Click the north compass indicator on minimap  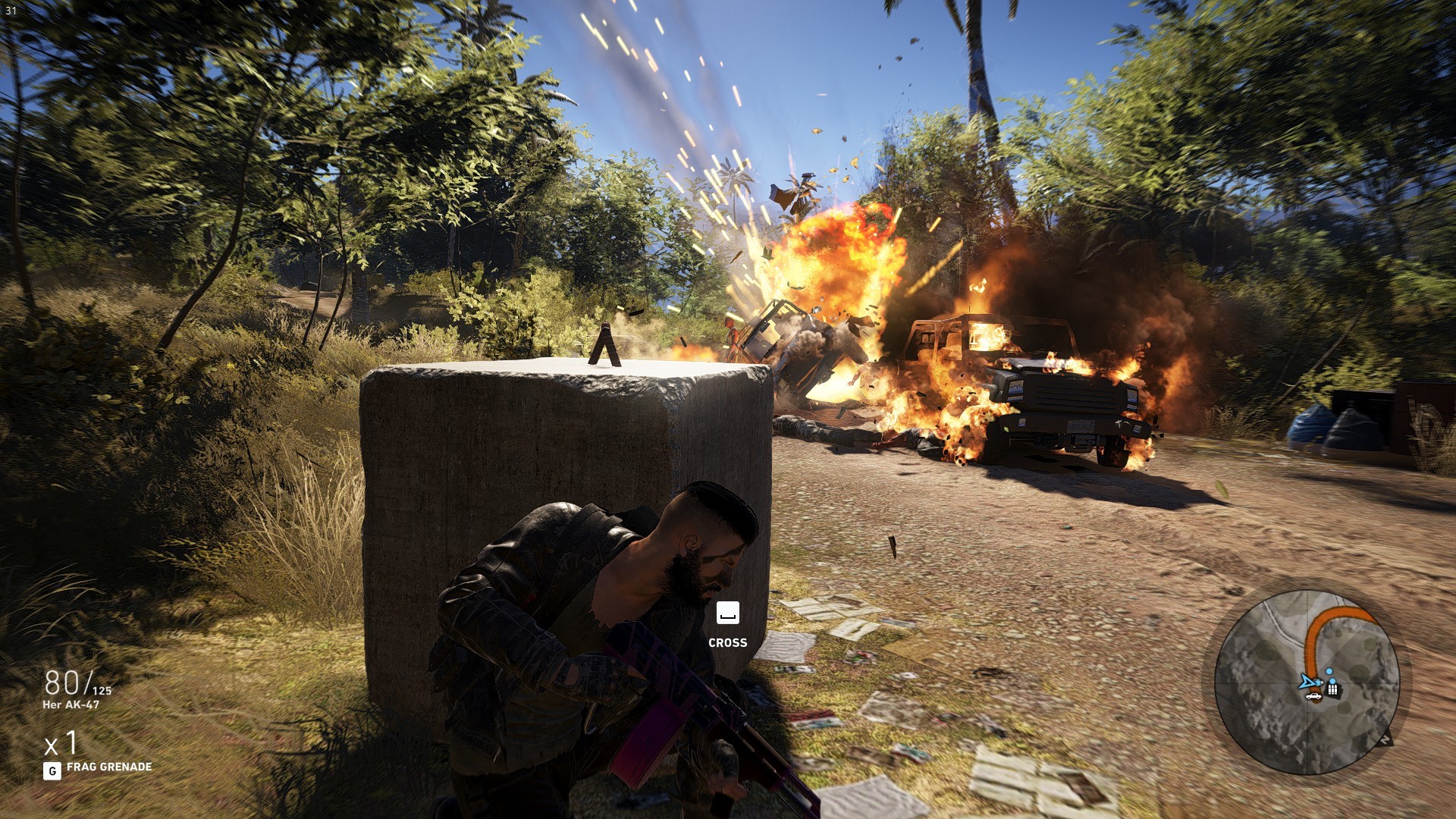tap(1385, 739)
